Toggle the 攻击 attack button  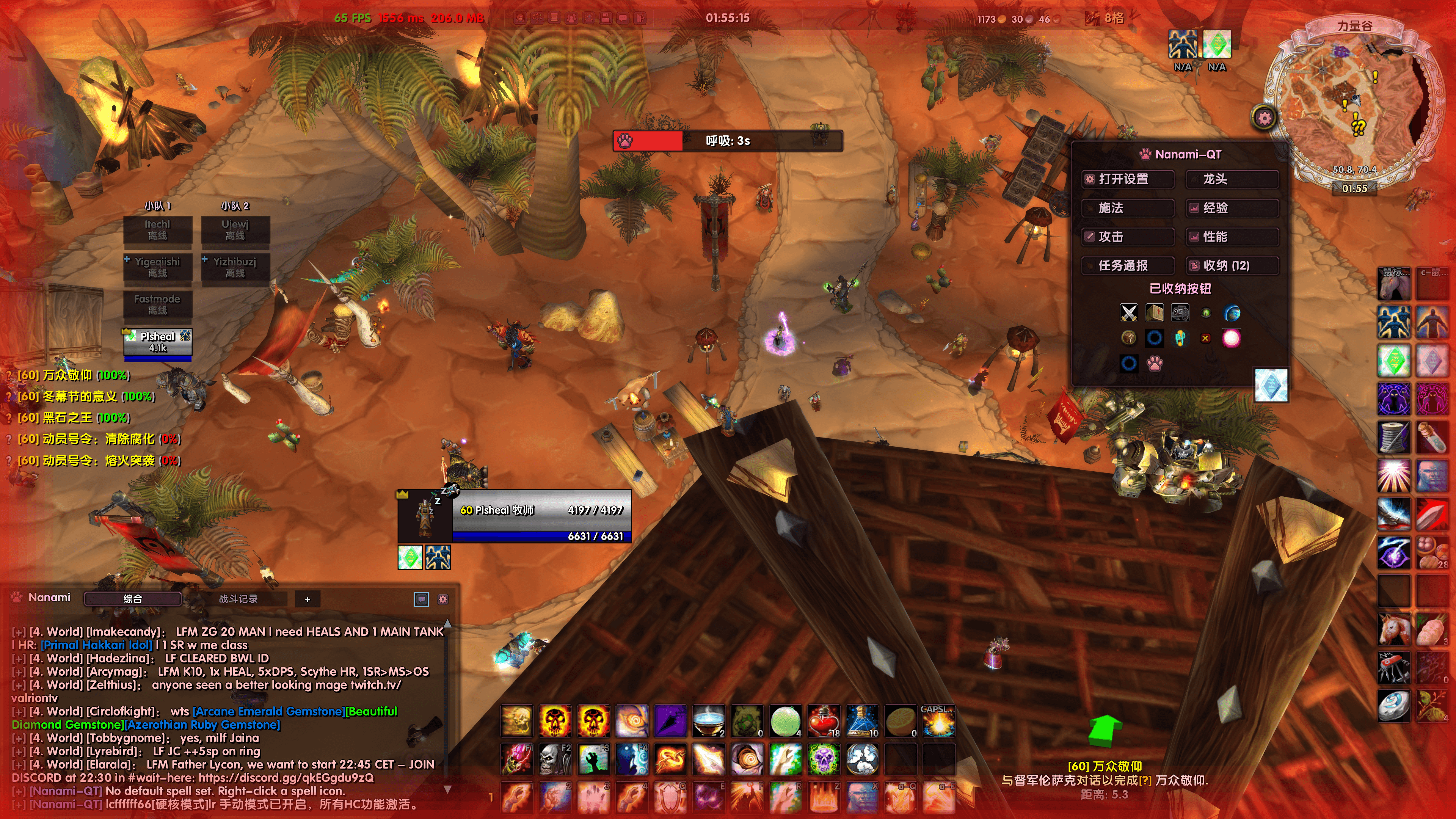coord(1128,237)
